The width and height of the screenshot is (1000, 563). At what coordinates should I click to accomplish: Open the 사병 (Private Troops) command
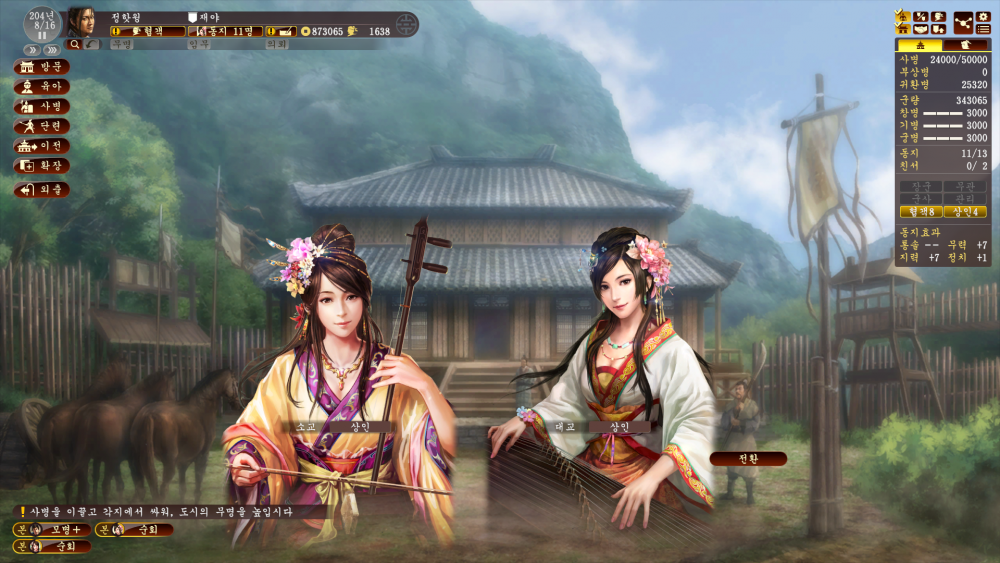[42, 106]
